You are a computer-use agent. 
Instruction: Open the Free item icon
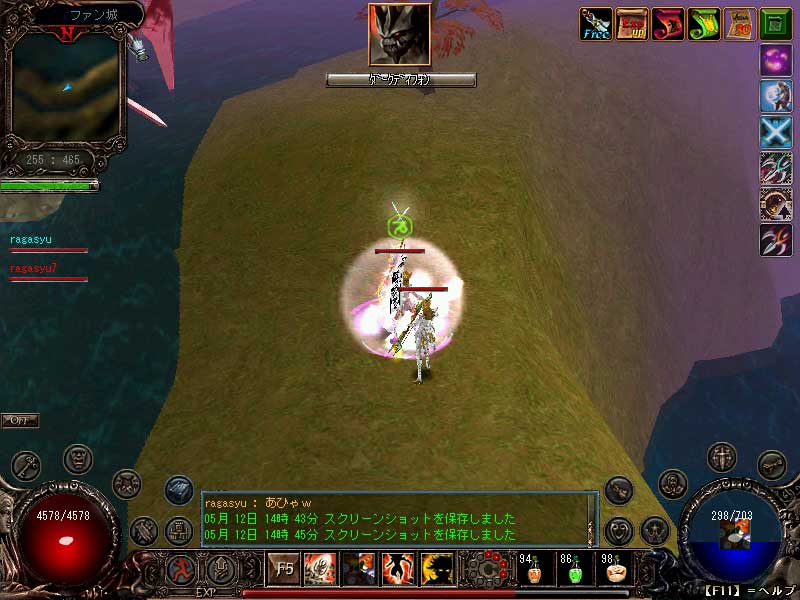coord(597,24)
